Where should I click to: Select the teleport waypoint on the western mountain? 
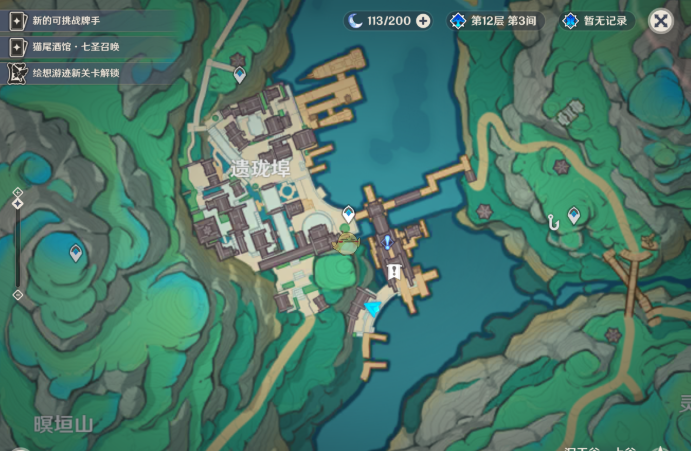click(75, 253)
